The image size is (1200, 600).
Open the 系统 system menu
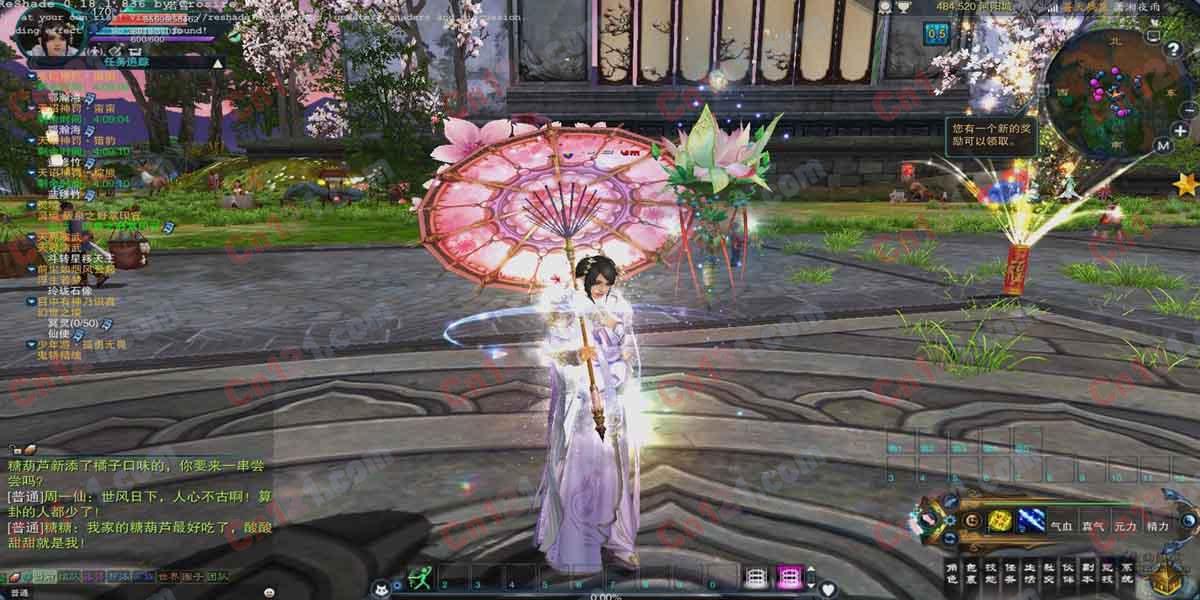[x=1127, y=573]
